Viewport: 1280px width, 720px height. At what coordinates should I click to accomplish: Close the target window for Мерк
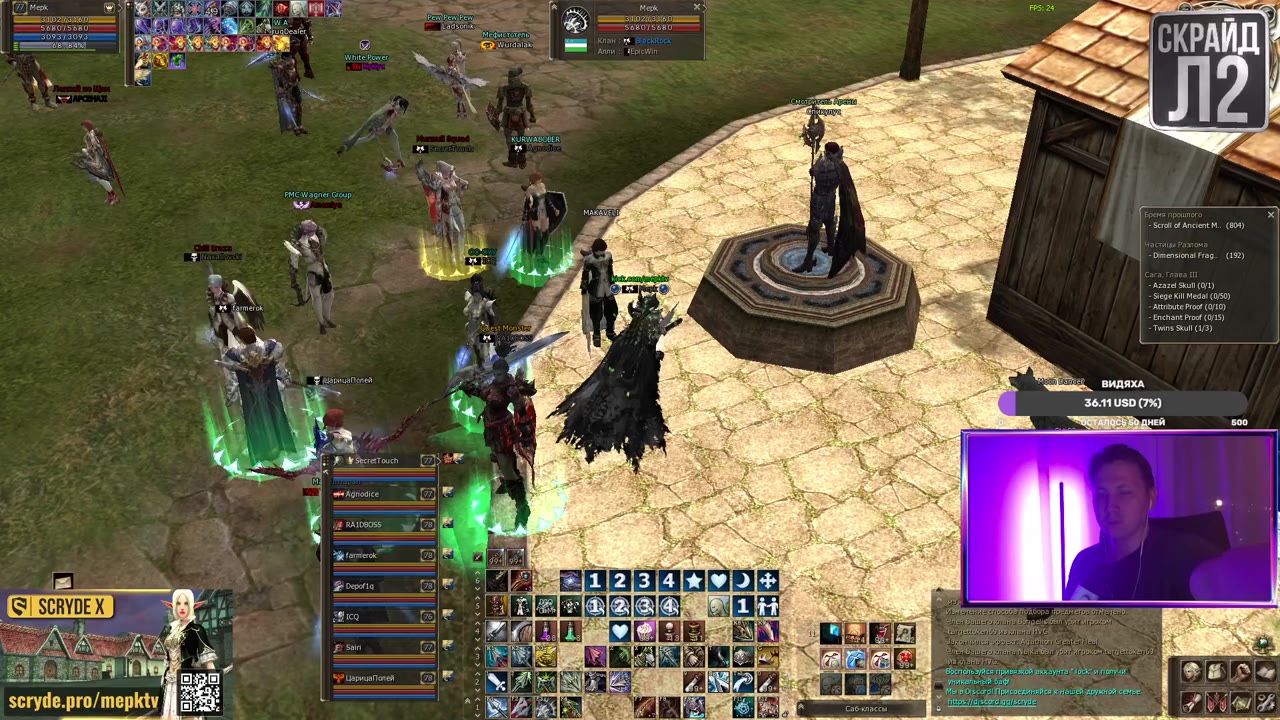click(x=697, y=8)
